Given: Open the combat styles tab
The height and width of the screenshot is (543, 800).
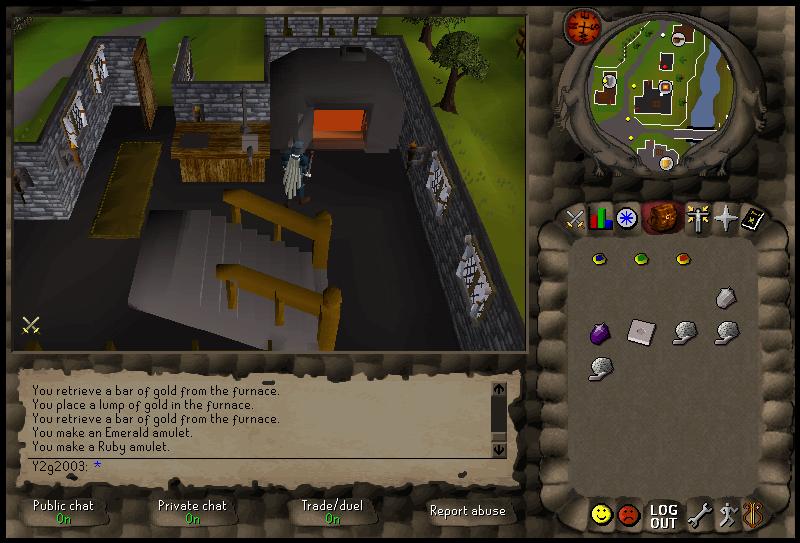Looking at the screenshot, I should coord(575,218).
